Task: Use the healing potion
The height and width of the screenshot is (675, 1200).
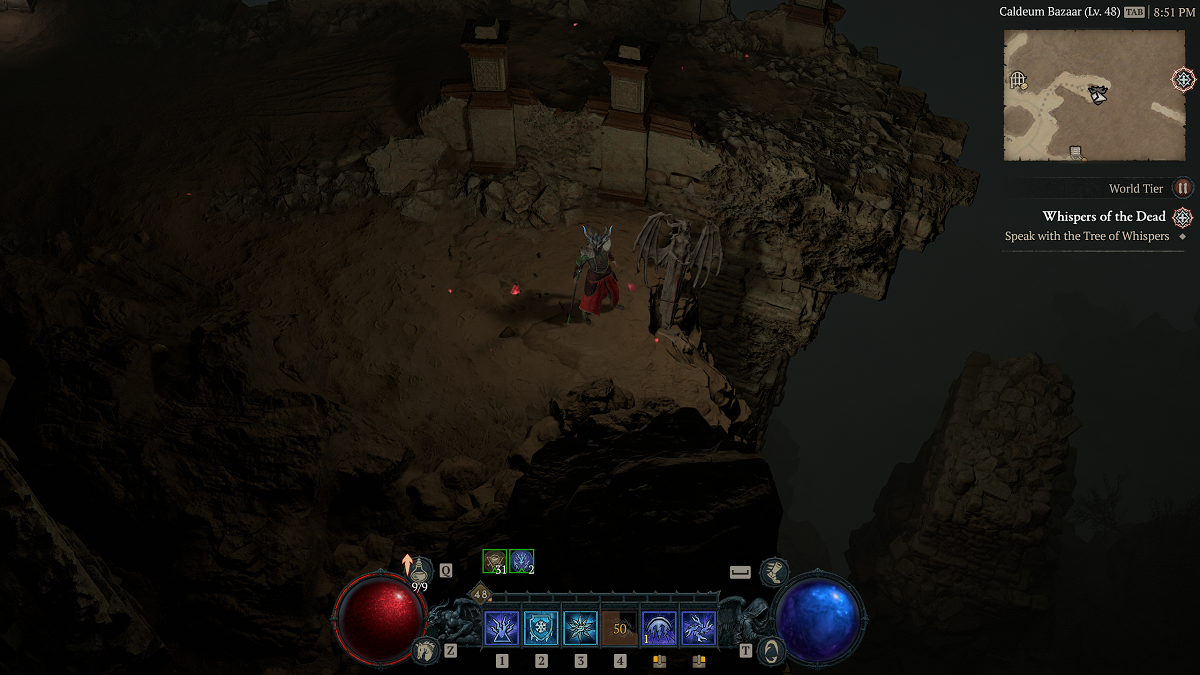Action: point(421,570)
